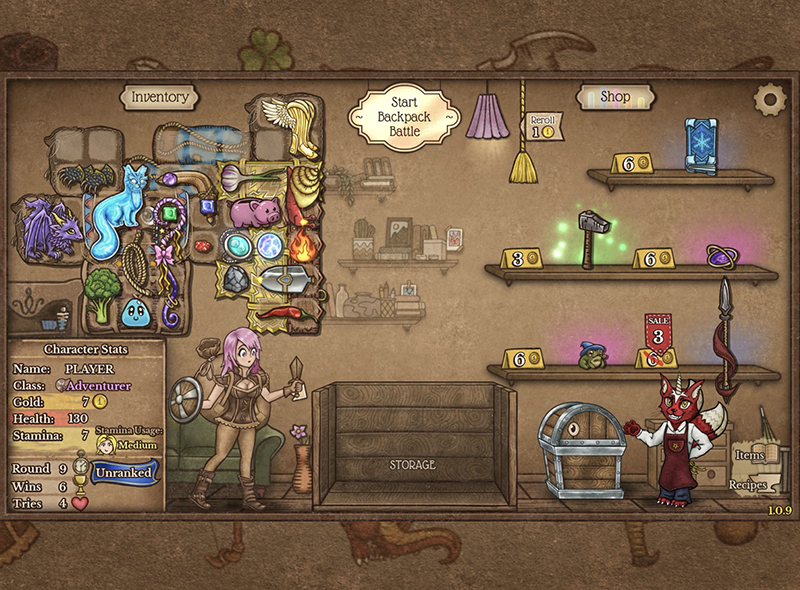Select the blue slime item

click(x=136, y=312)
